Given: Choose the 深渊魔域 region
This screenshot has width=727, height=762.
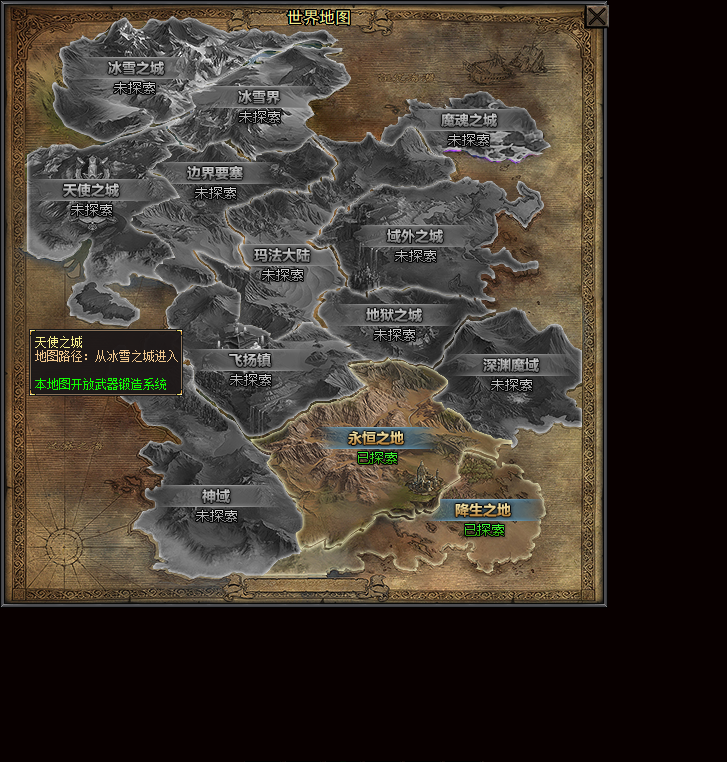Looking at the screenshot, I should pyautogui.click(x=511, y=365).
